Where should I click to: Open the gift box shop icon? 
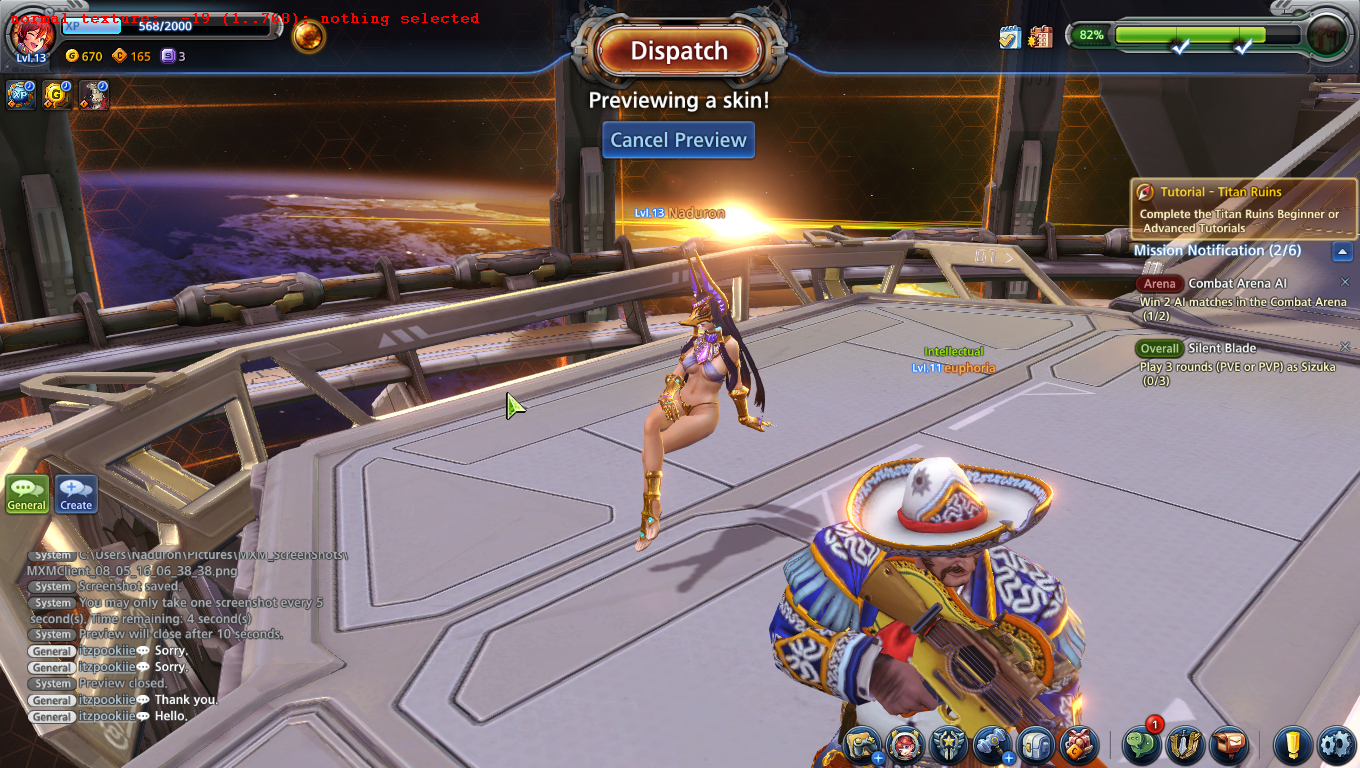tap(1078, 745)
